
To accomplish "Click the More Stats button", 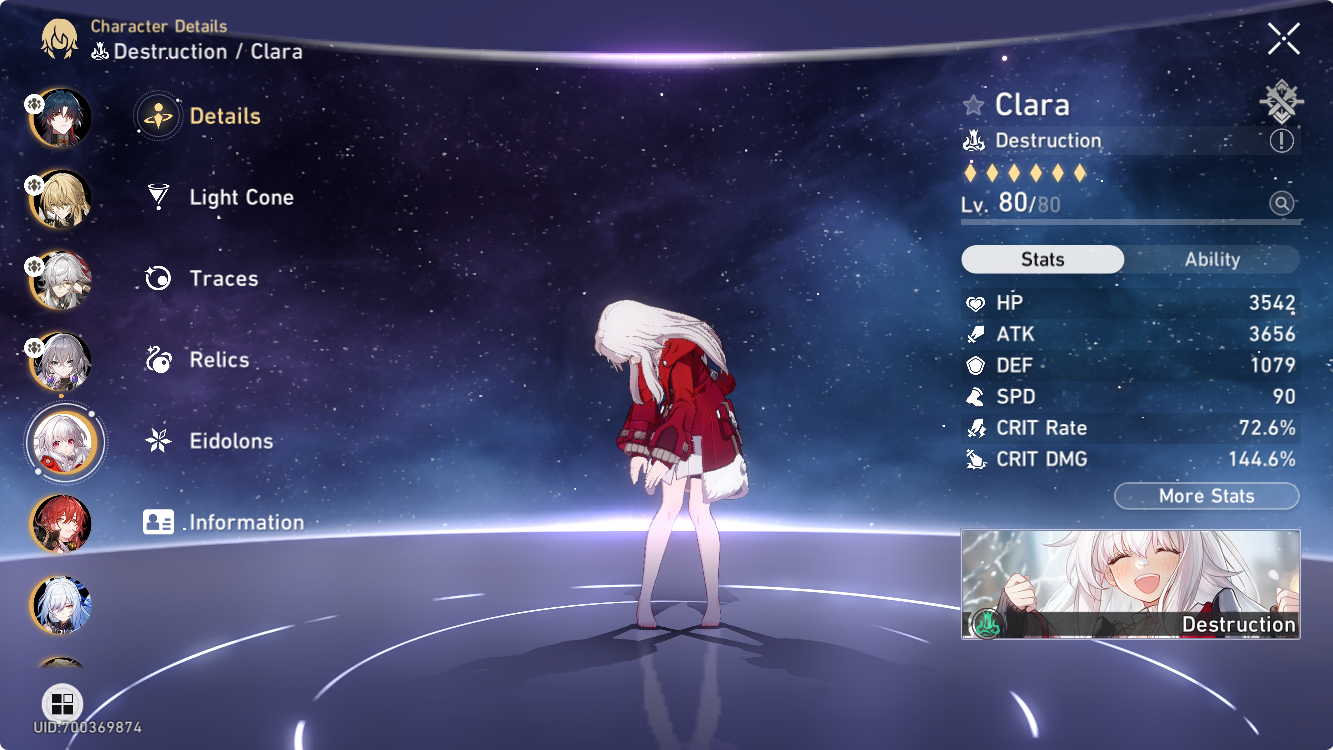I will coord(1206,495).
